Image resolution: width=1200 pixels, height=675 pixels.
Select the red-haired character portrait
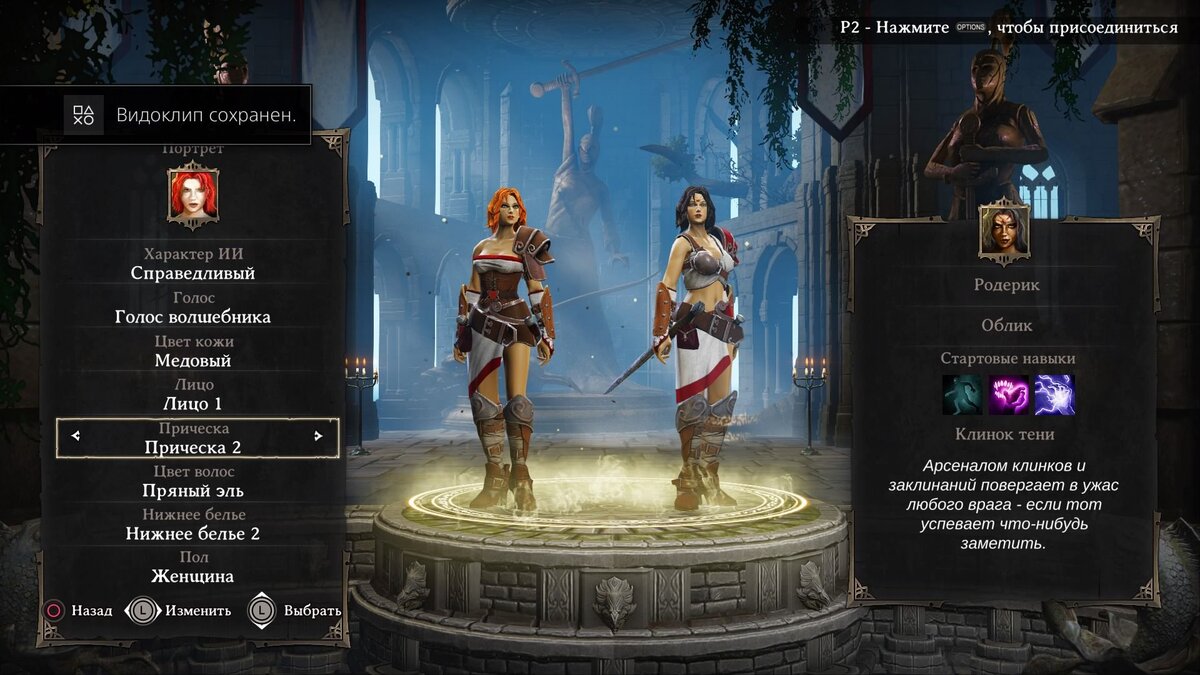[x=193, y=195]
